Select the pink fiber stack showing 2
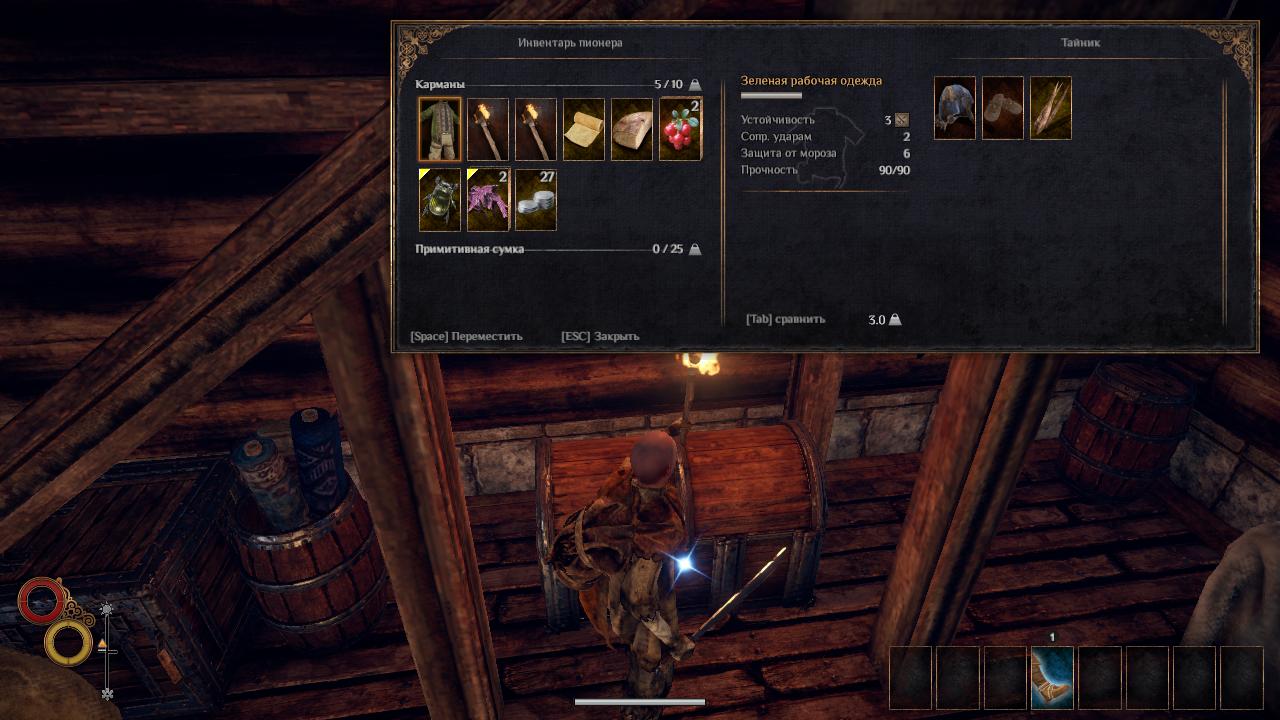 (x=487, y=198)
